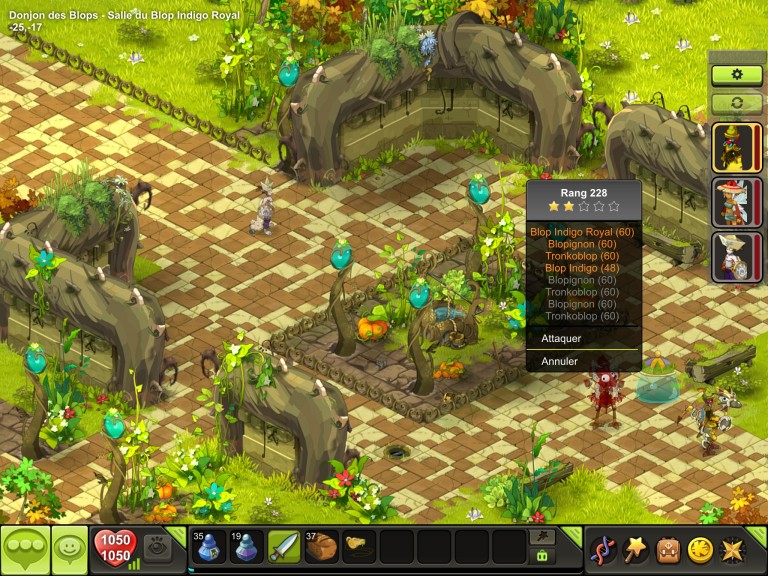
Task: Toggle the eye spectator icon
Action: [156, 548]
